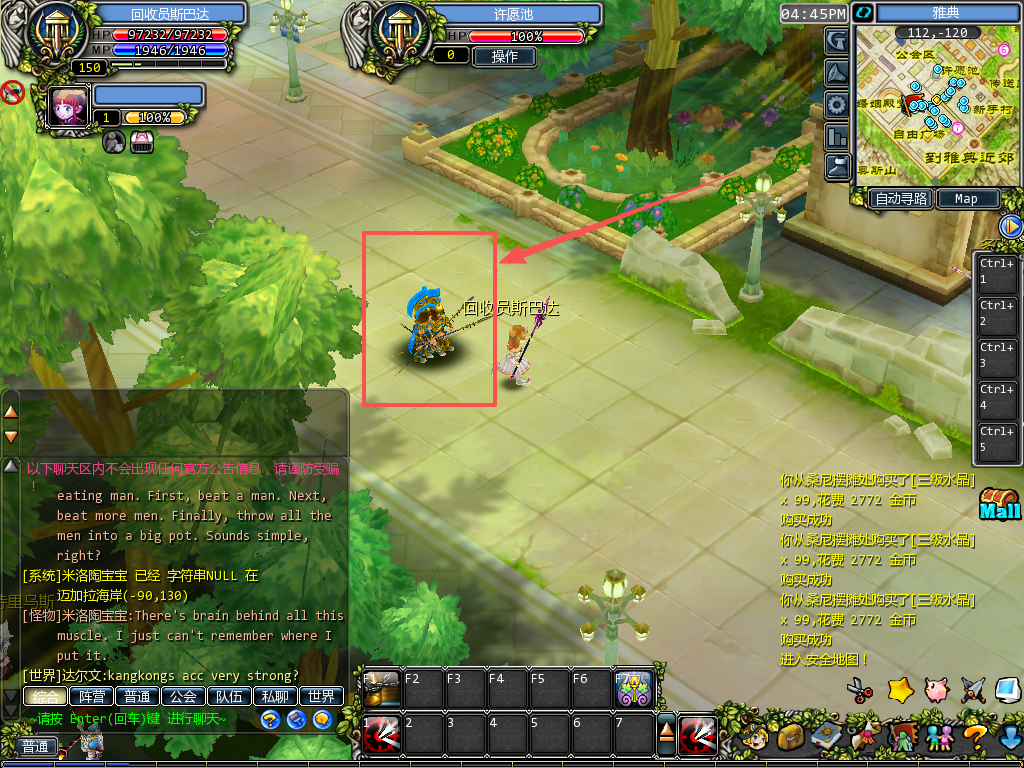Click the G guild icon beside minimap
The image size is (1024, 768).
click(x=837, y=40)
